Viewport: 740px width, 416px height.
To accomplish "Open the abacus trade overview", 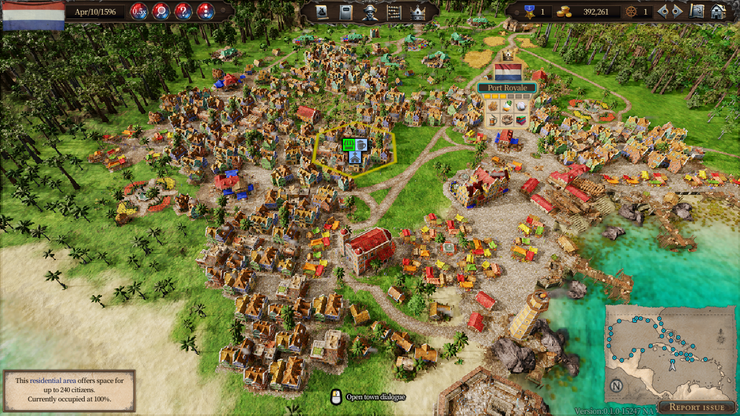I will click(393, 12).
